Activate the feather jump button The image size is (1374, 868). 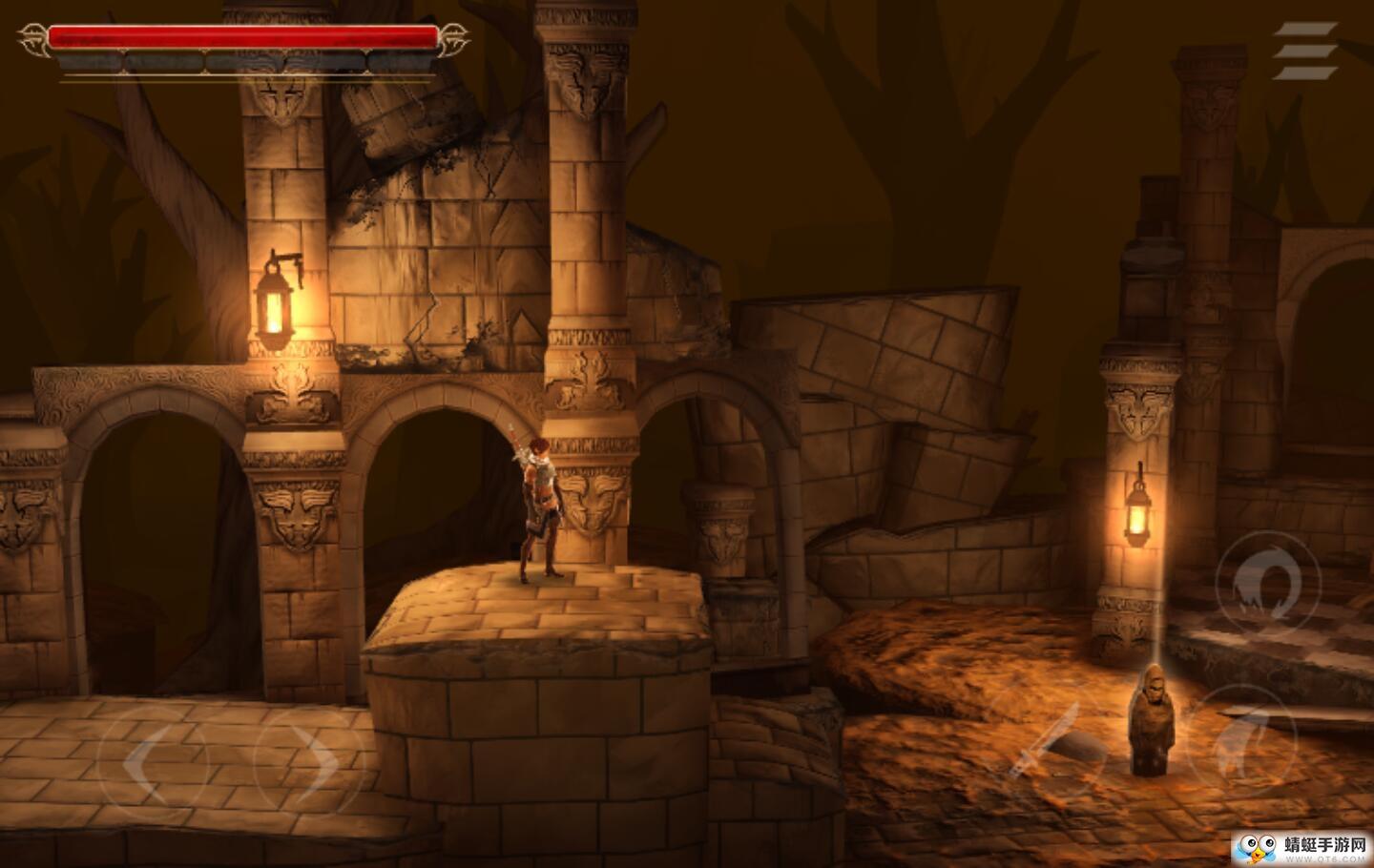coord(1243,739)
